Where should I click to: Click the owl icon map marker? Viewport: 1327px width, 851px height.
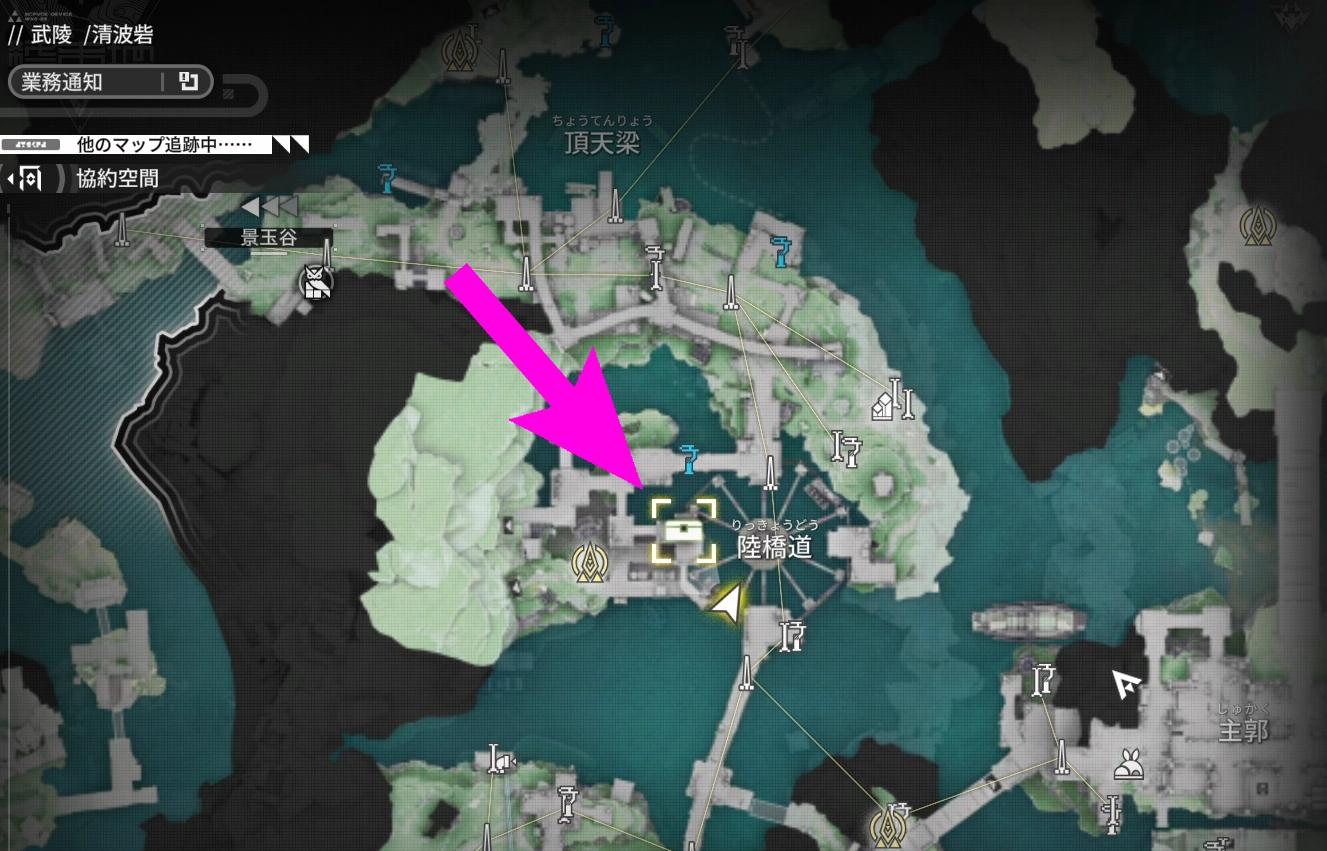(317, 284)
